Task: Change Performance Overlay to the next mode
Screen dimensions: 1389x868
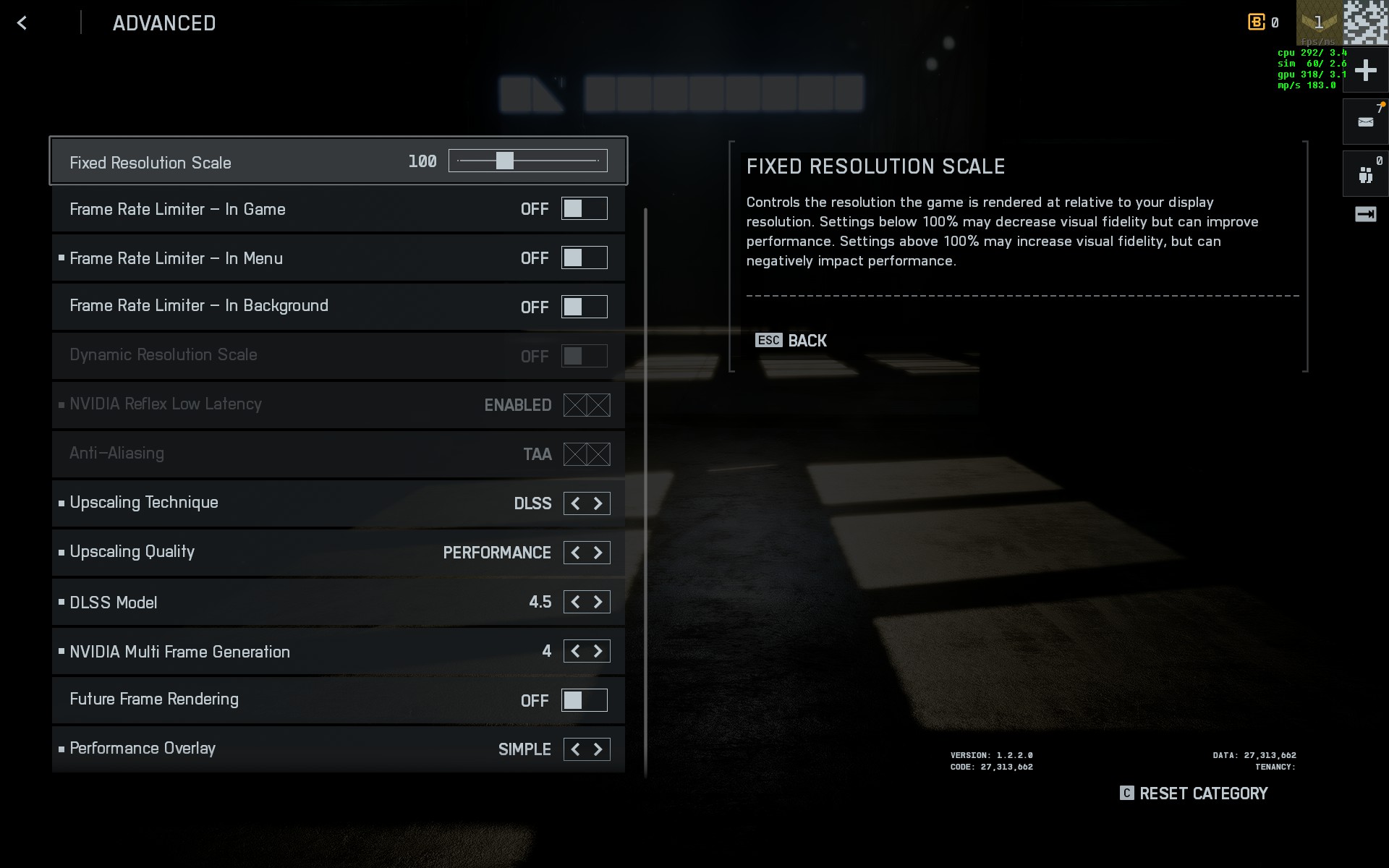Action: 598,749
